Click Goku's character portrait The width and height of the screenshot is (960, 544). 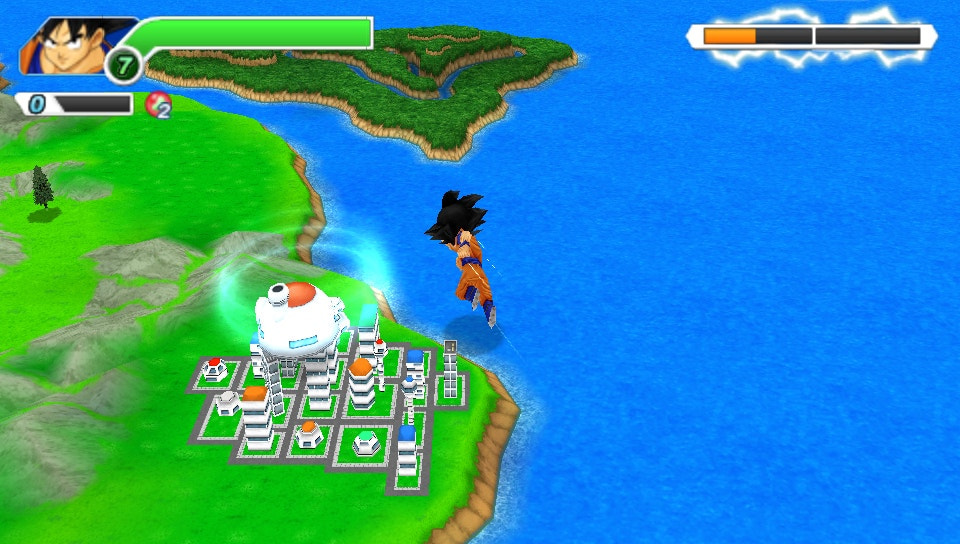70,47
